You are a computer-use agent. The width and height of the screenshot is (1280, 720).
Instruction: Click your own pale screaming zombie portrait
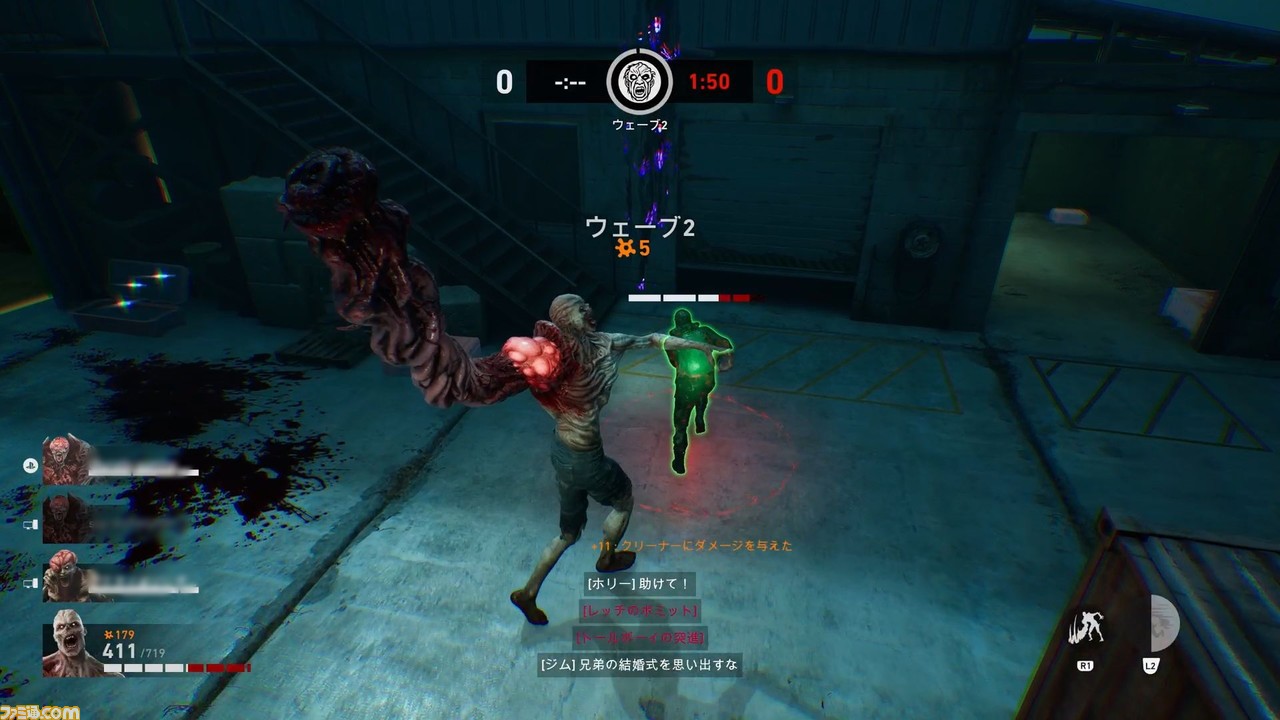[69, 641]
